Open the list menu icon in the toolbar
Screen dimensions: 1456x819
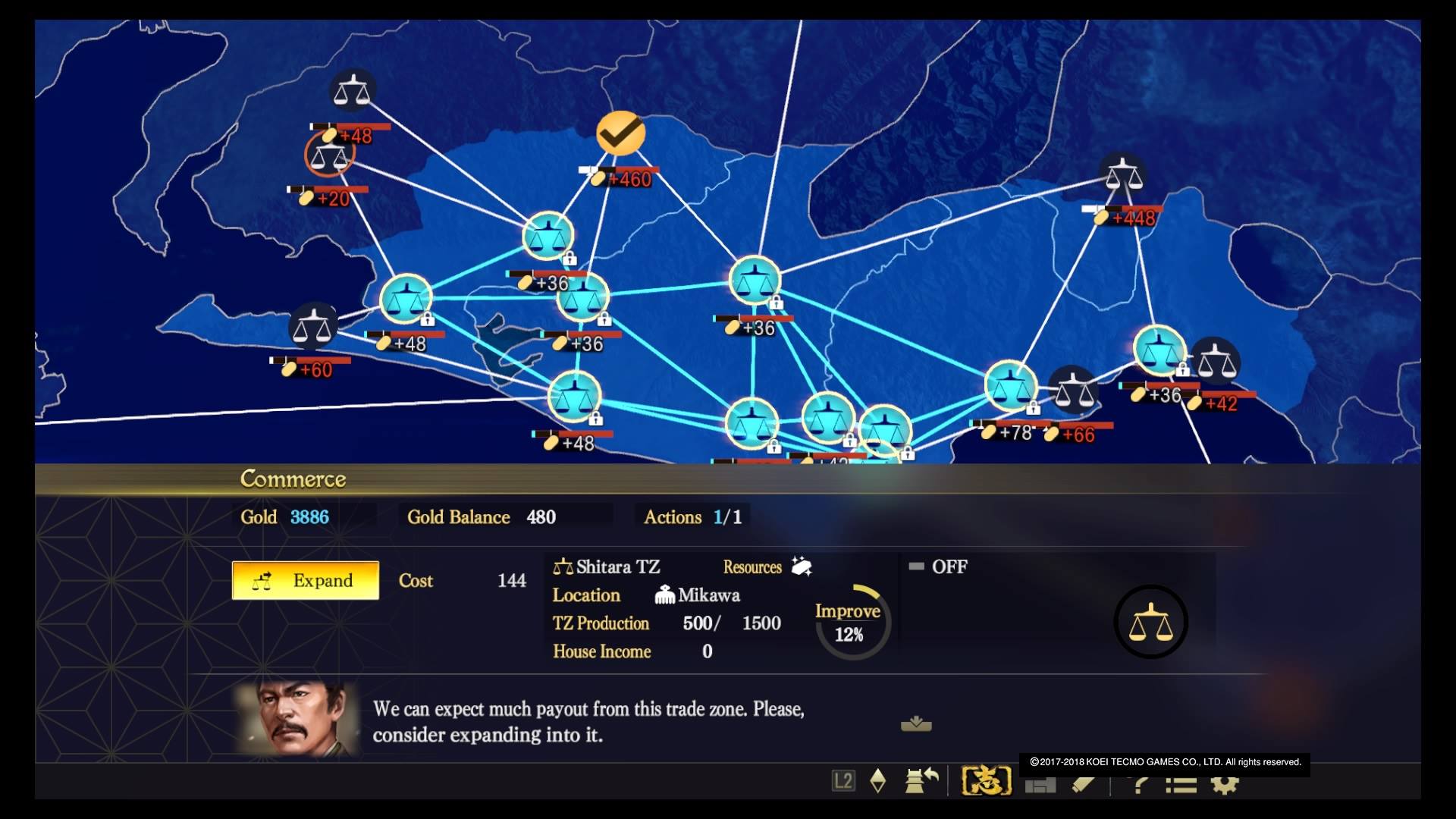pos(1181,784)
